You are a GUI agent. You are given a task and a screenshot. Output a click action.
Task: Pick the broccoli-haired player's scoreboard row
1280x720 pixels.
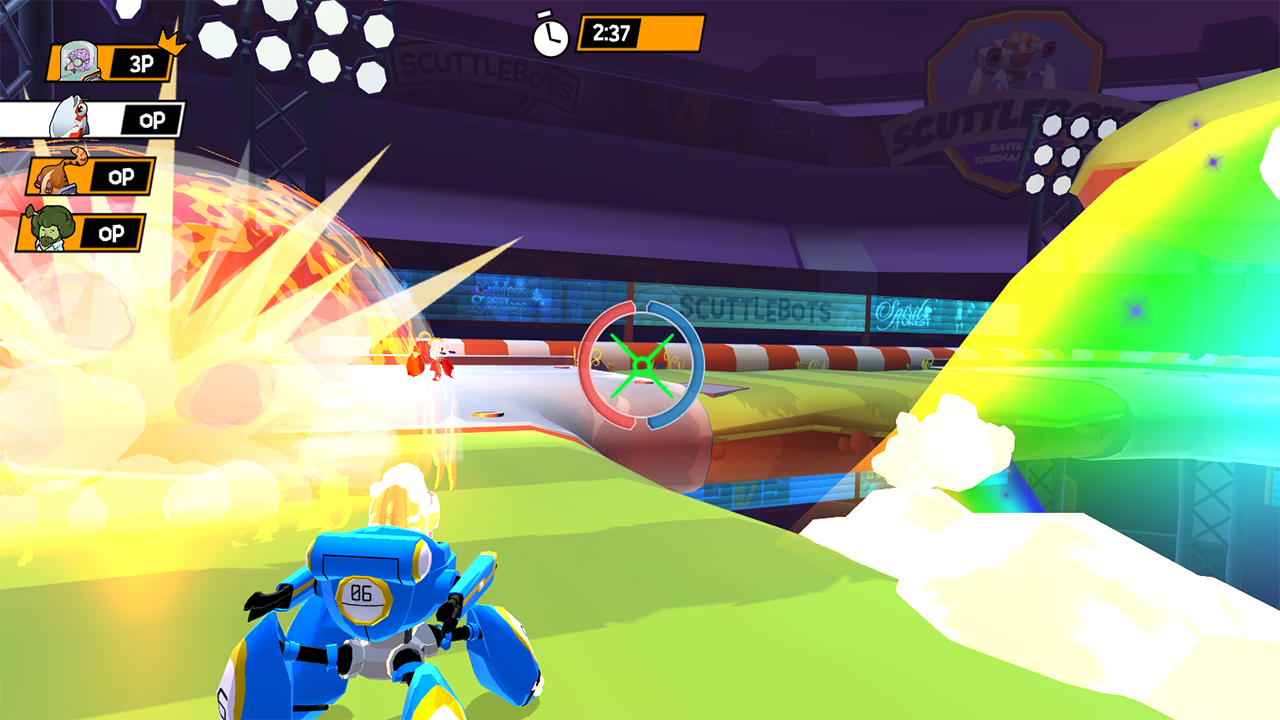coord(82,233)
